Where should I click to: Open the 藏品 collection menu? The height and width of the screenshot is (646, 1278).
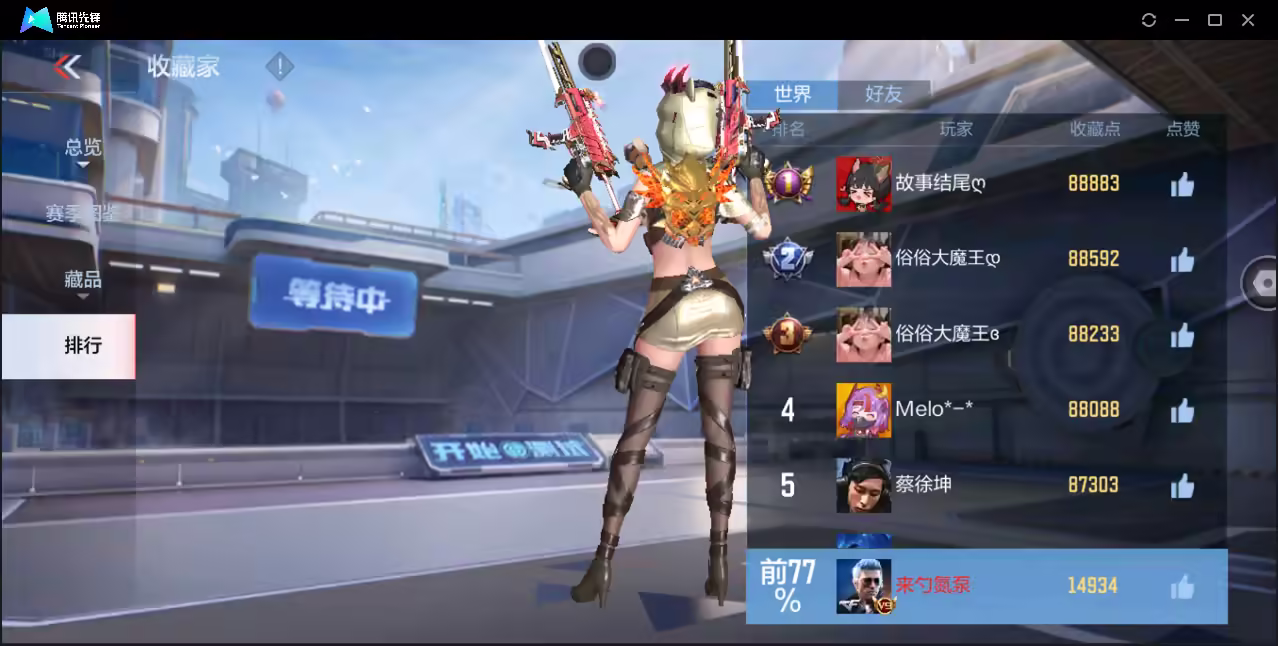pyautogui.click(x=82, y=280)
